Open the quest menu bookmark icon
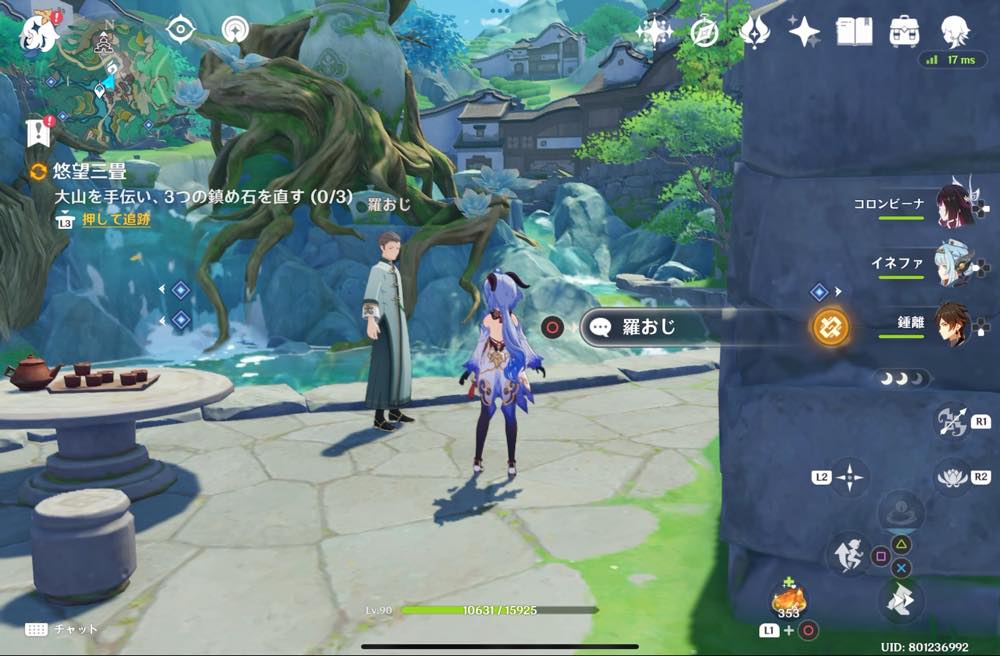Viewport: 1000px width, 656px height. click(39, 130)
